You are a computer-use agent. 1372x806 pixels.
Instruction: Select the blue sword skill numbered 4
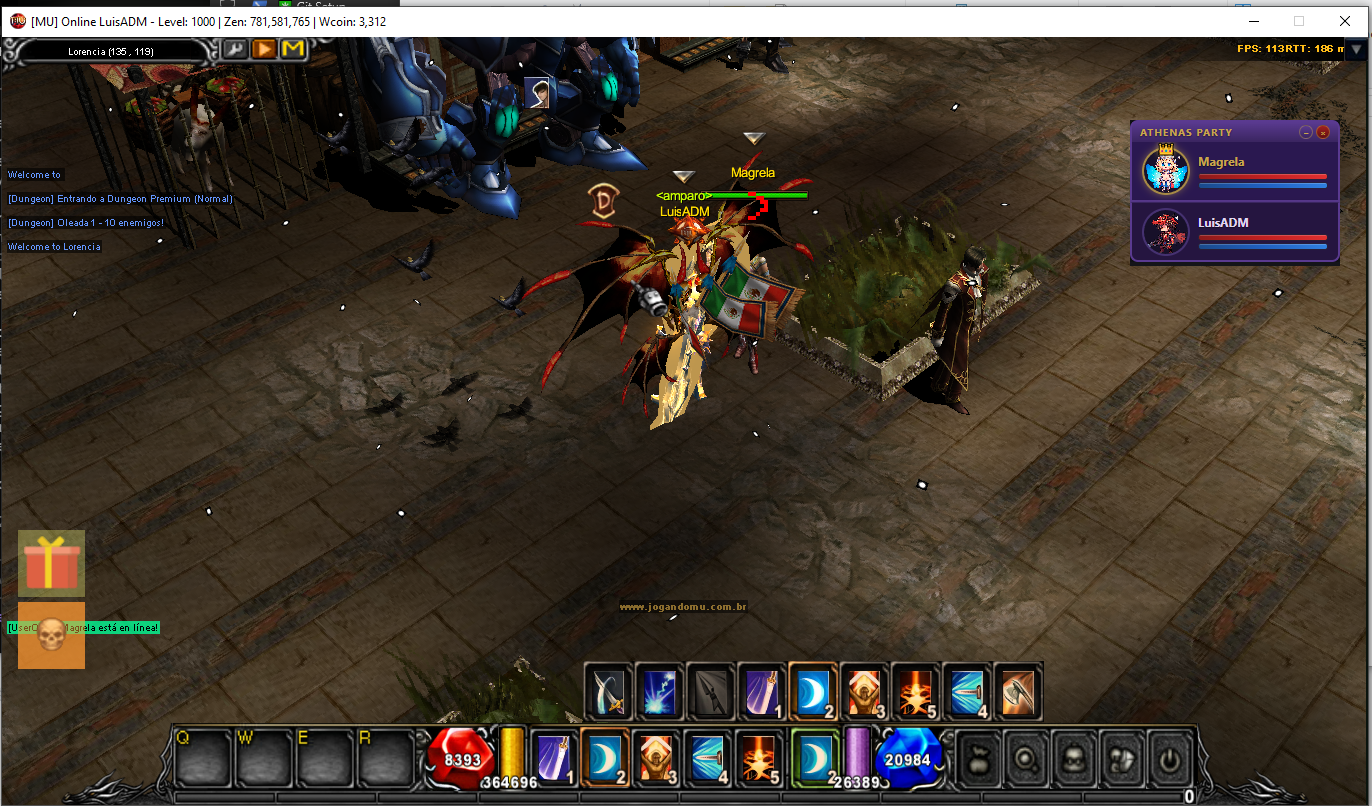point(966,691)
